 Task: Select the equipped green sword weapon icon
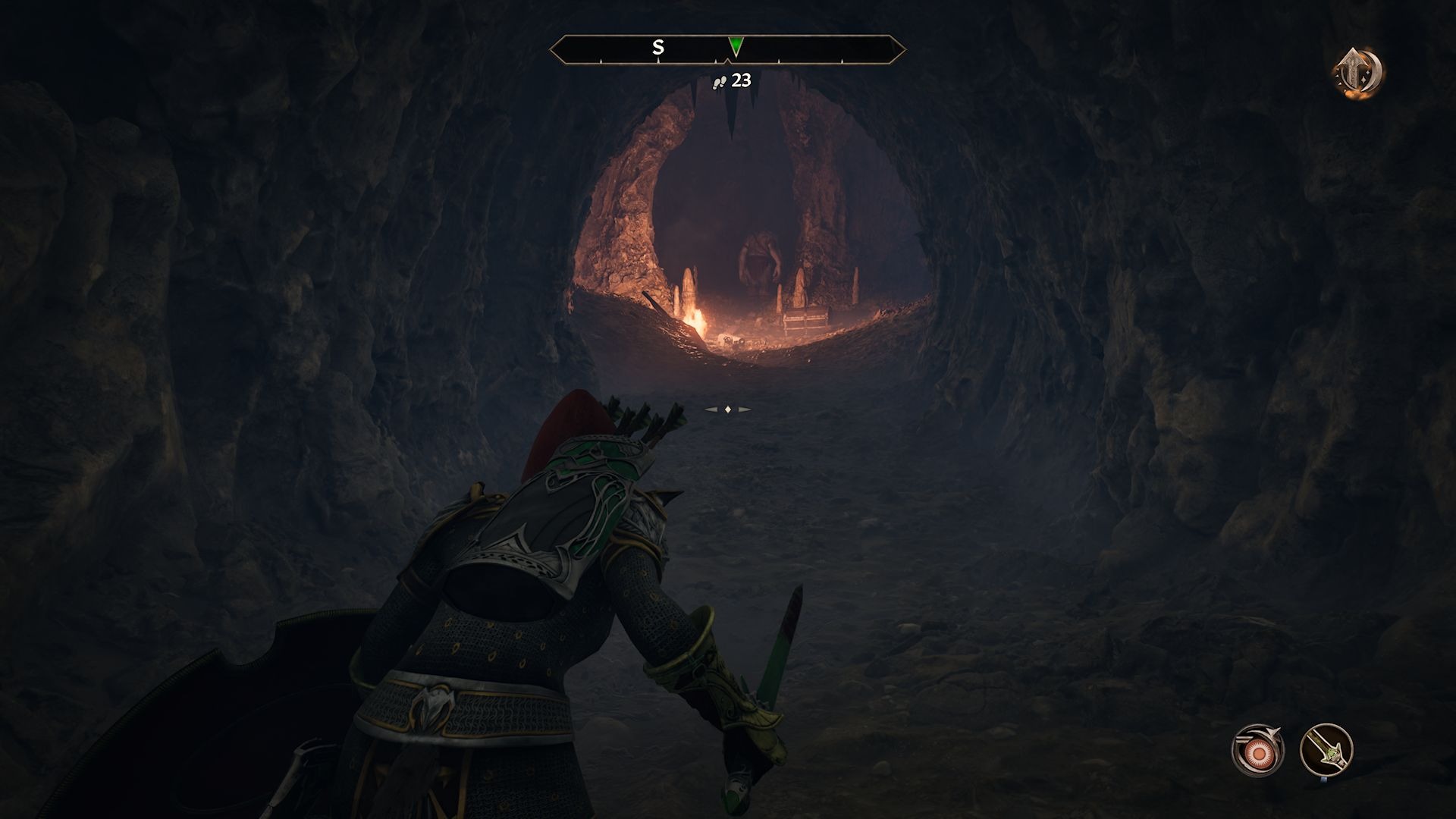[1326, 751]
